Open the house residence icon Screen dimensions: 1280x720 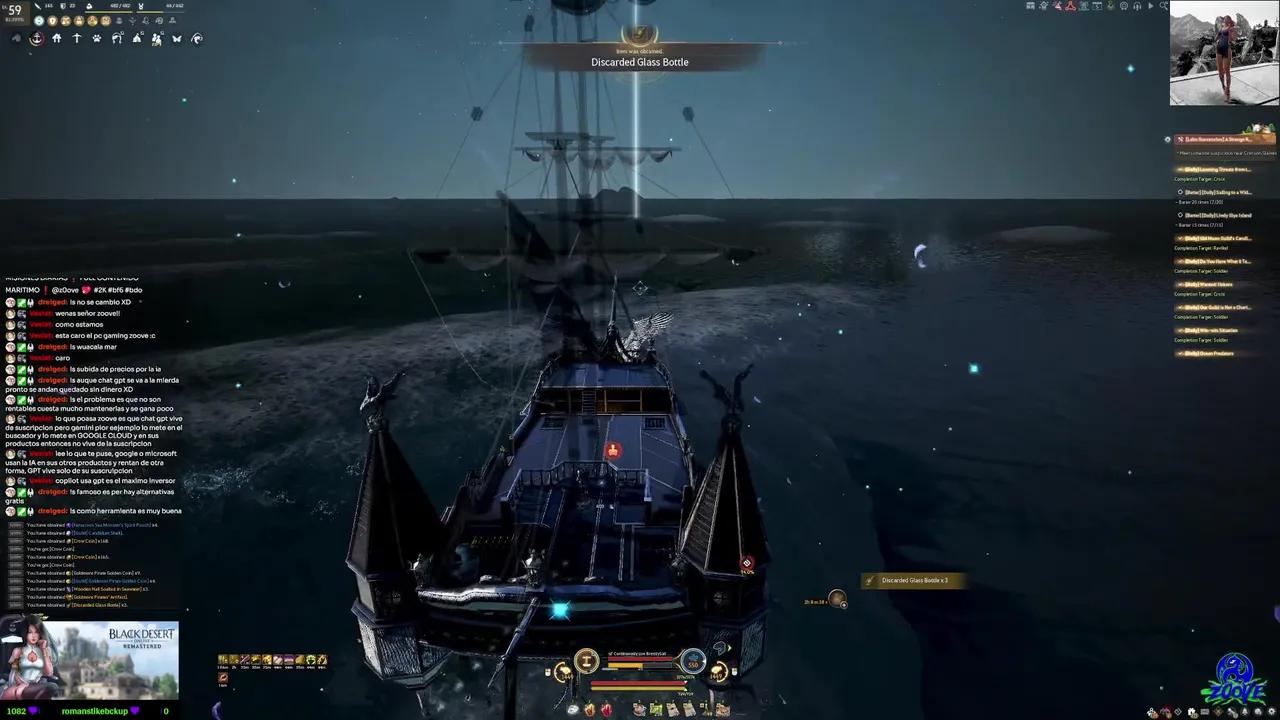coord(56,39)
